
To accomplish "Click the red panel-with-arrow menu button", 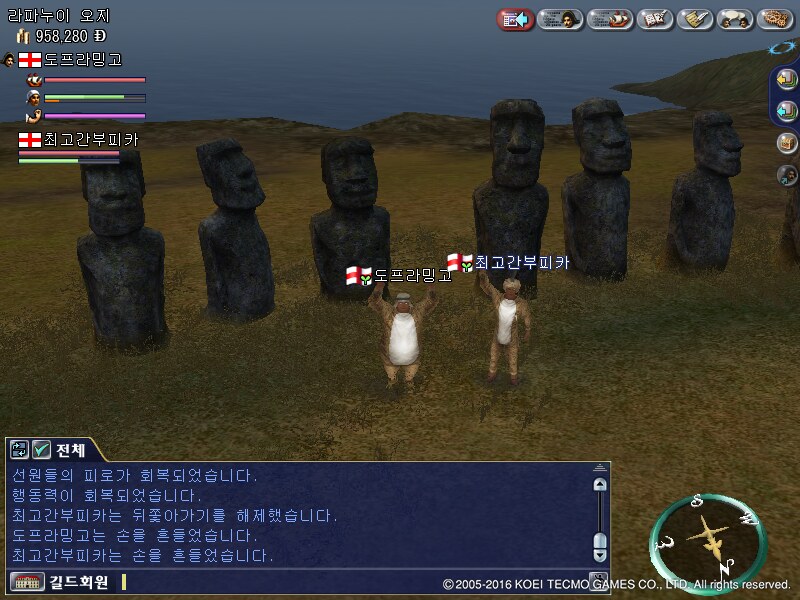I will point(515,19).
